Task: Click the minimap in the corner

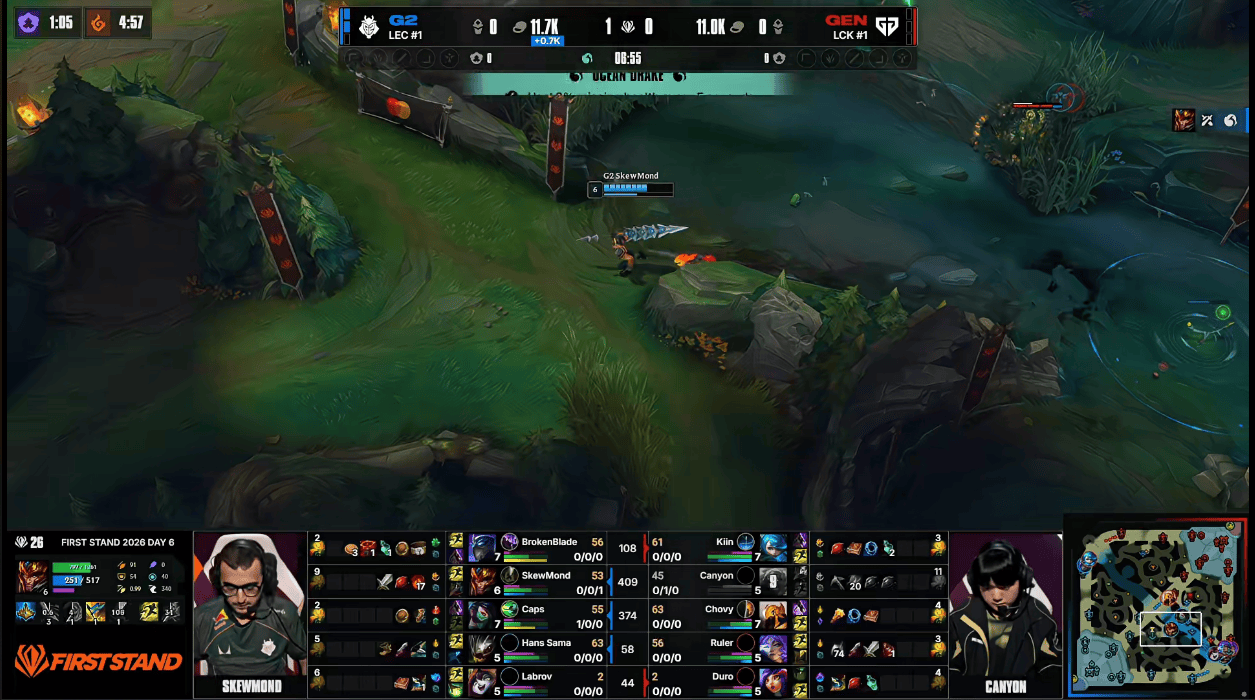Action: 1158,606
